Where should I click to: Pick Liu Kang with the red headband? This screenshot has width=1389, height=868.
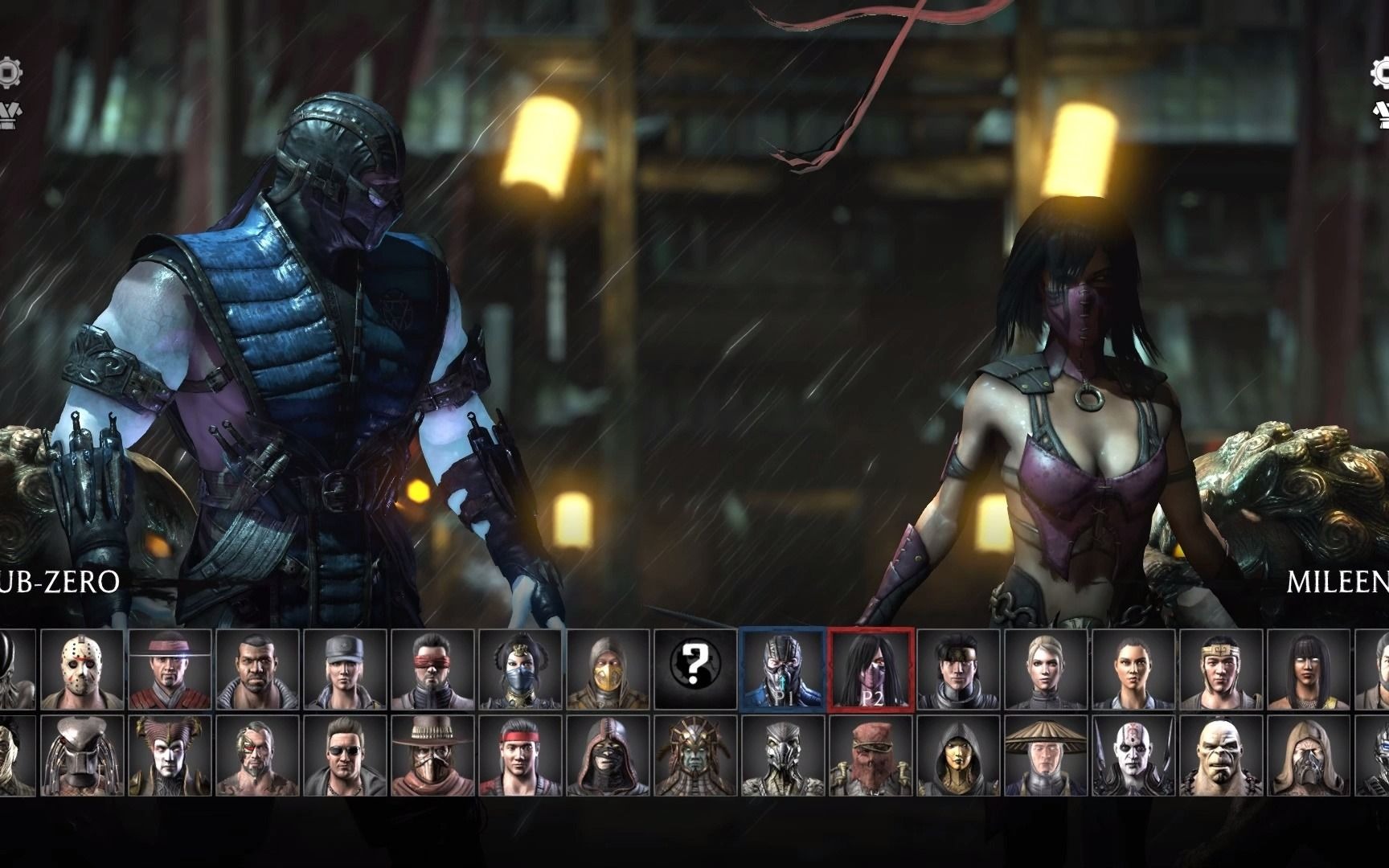(x=521, y=756)
